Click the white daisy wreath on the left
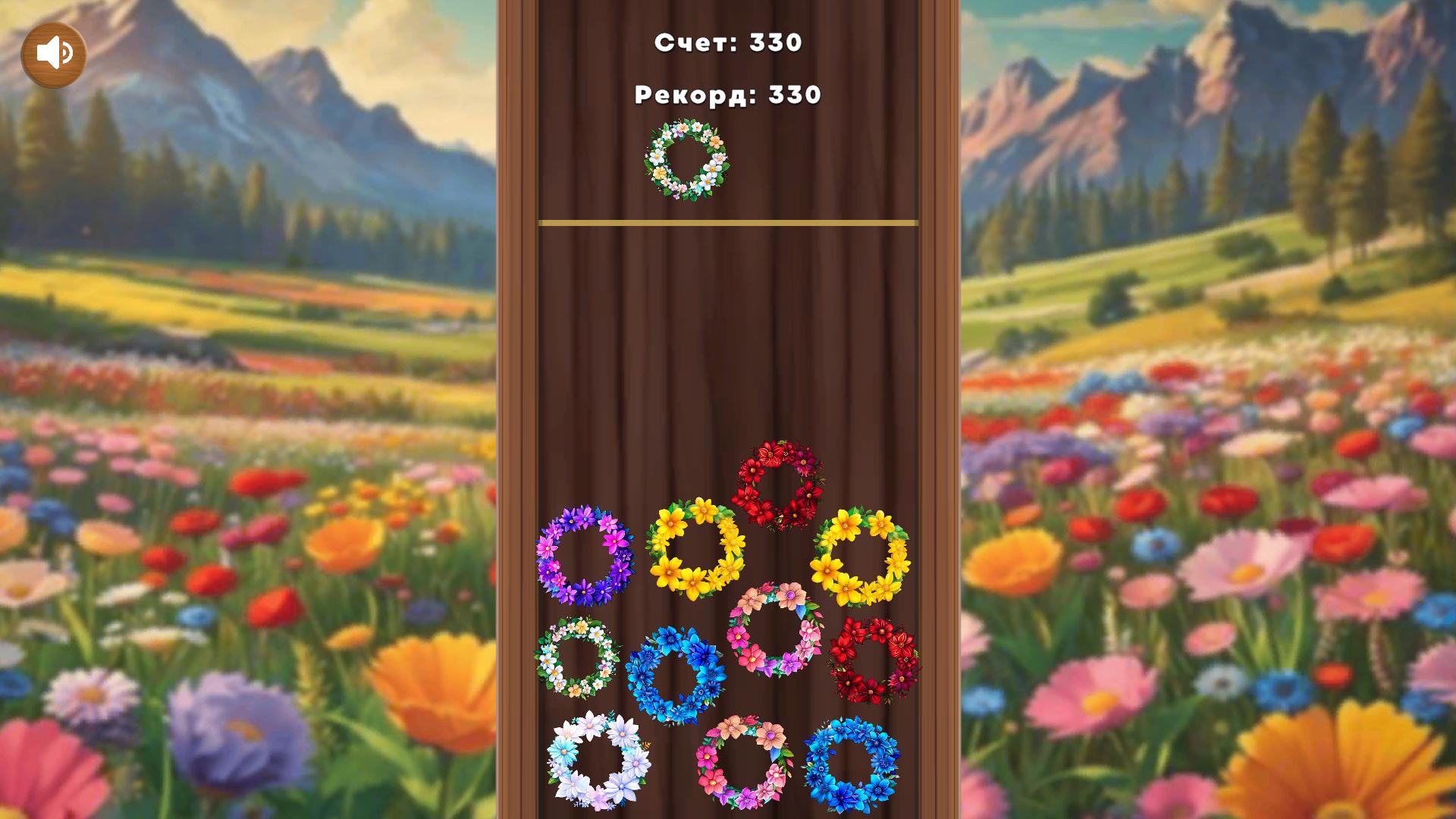1456x819 pixels. 579,657
